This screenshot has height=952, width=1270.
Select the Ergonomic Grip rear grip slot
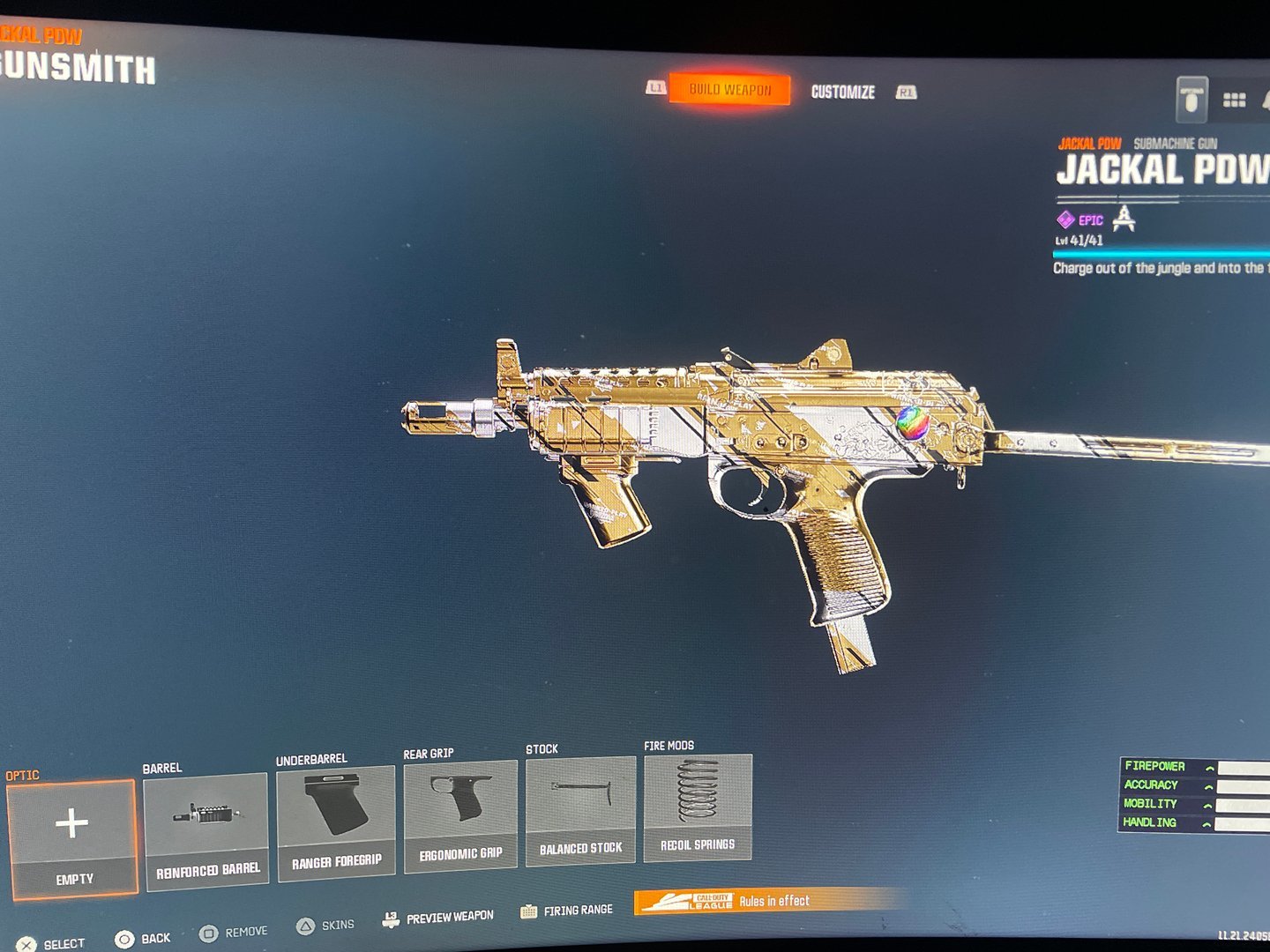point(460,816)
